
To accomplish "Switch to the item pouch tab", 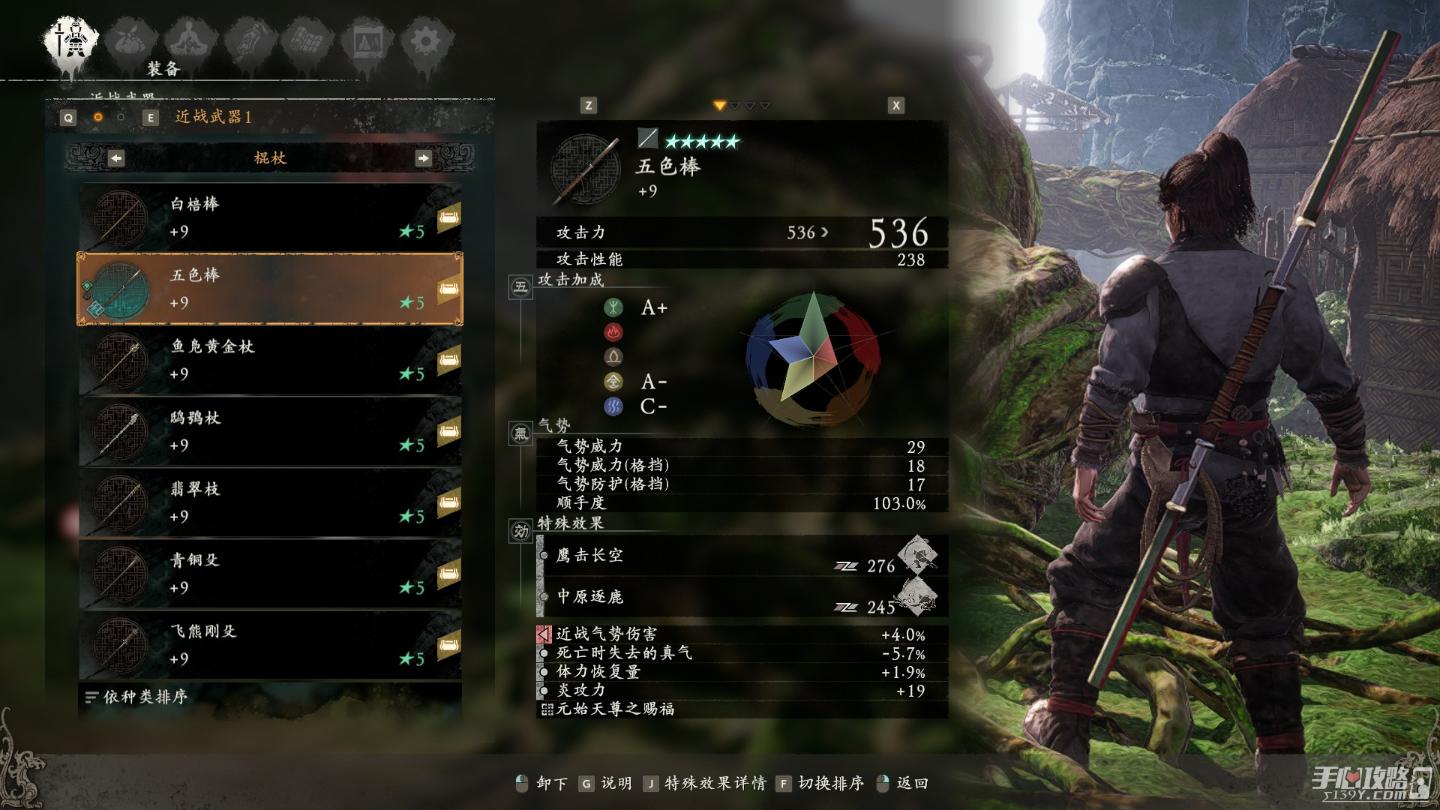I will pos(127,40).
